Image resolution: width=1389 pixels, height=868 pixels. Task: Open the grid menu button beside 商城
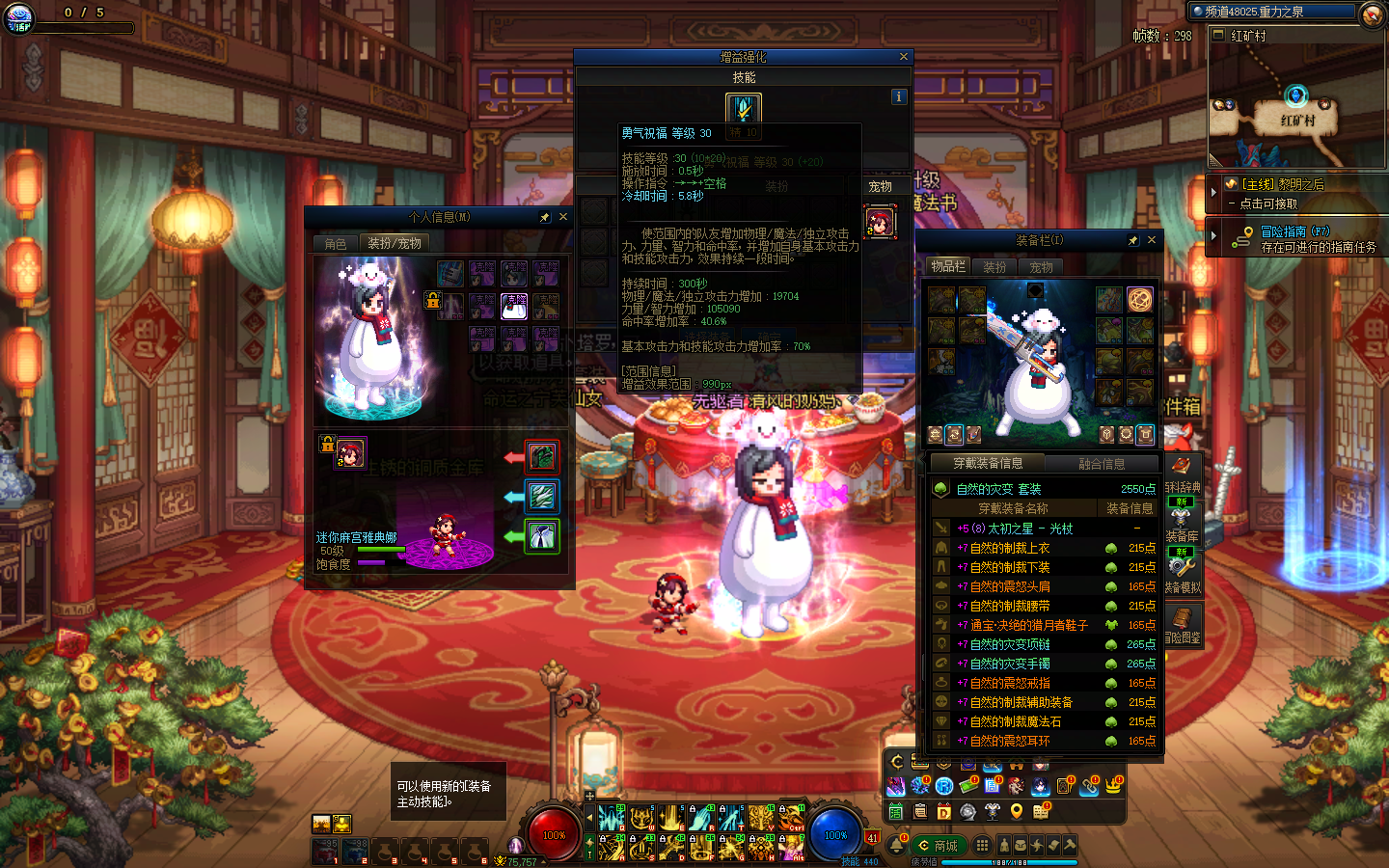point(982,845)
